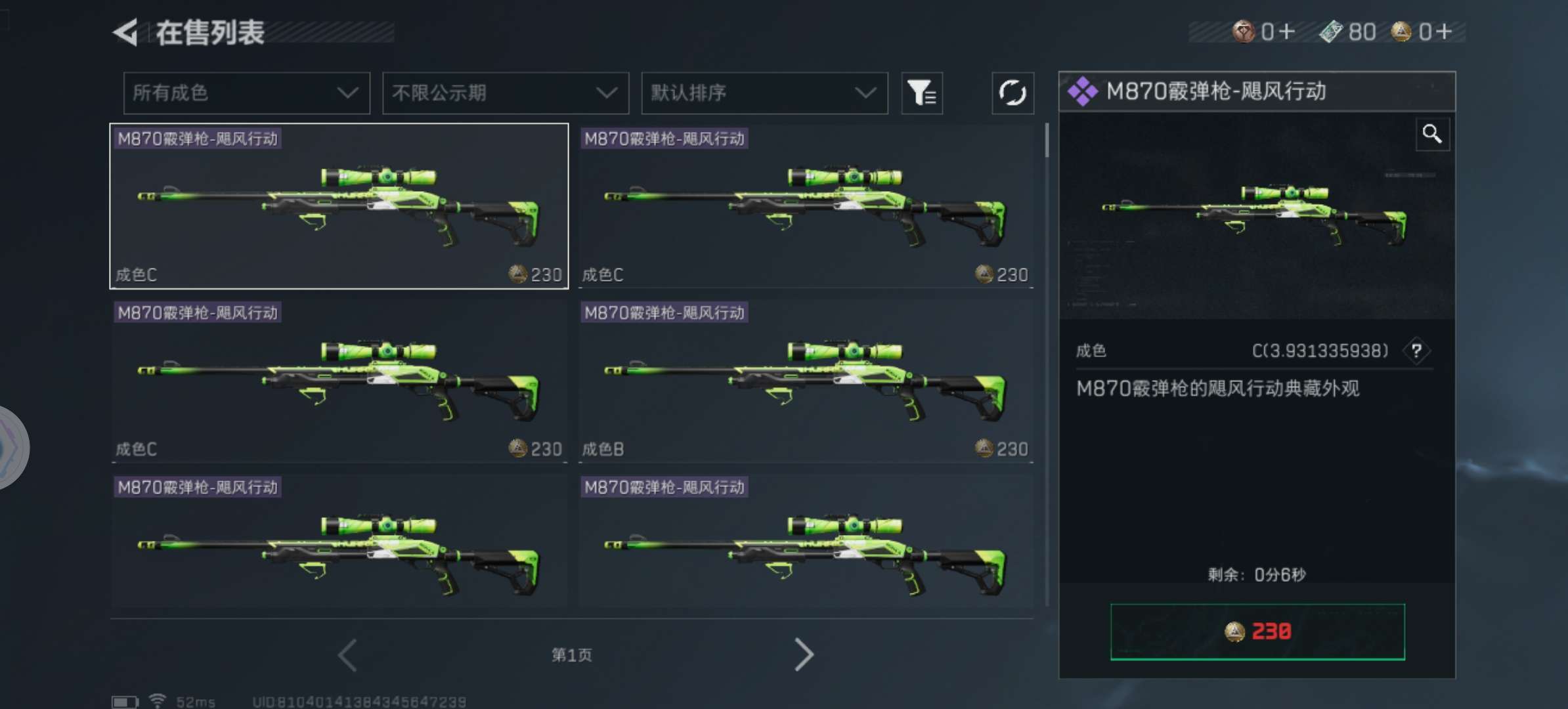Open the 默认排序 sorting dropdown
This screenshot has height=709, width=1568.
click(764, 93)
